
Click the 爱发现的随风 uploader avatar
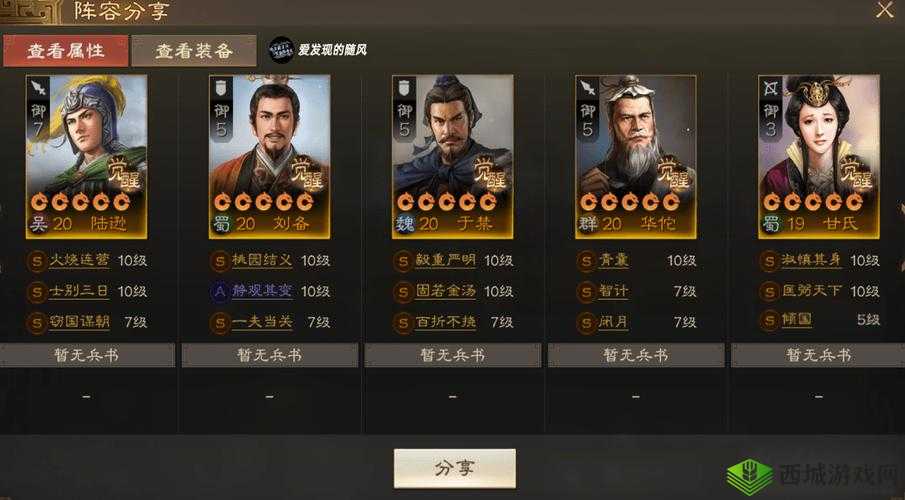click(x=281, y=49)
